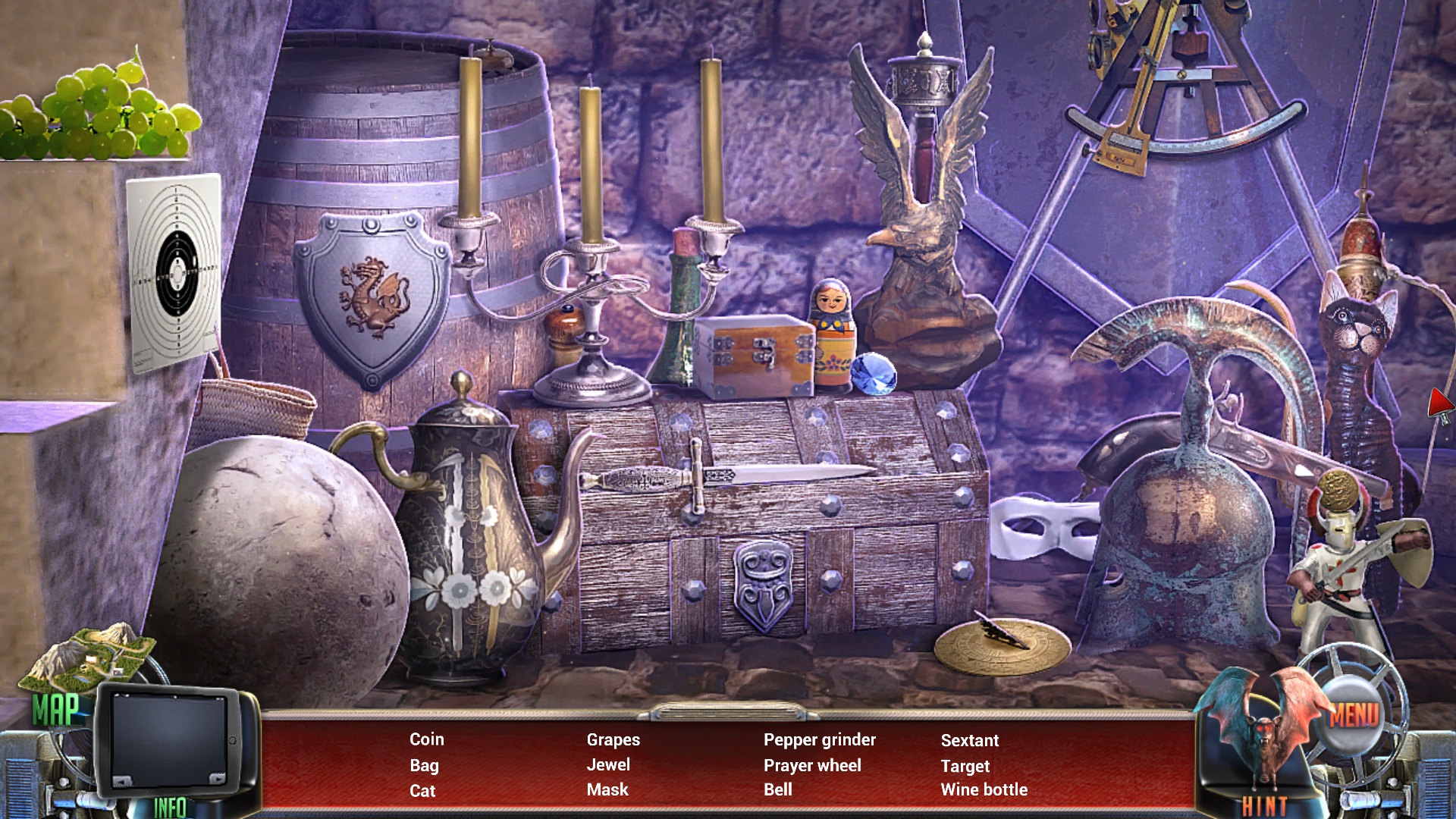Image resolution: width=1456 pixels, height=819 pixels.
Task: Open the INFO tablet screen
Action: coord(171,743)
